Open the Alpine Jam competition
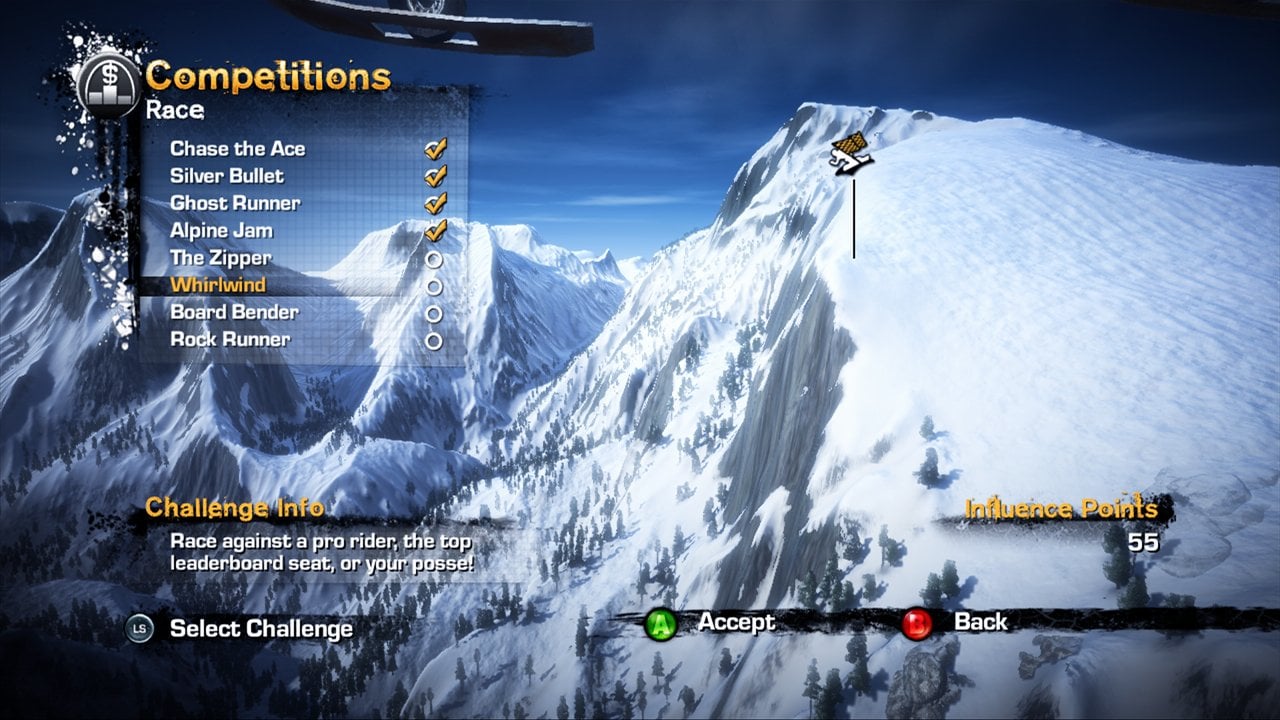The image size is (1280, 720). pyautogui.click(x=221, y=231)
